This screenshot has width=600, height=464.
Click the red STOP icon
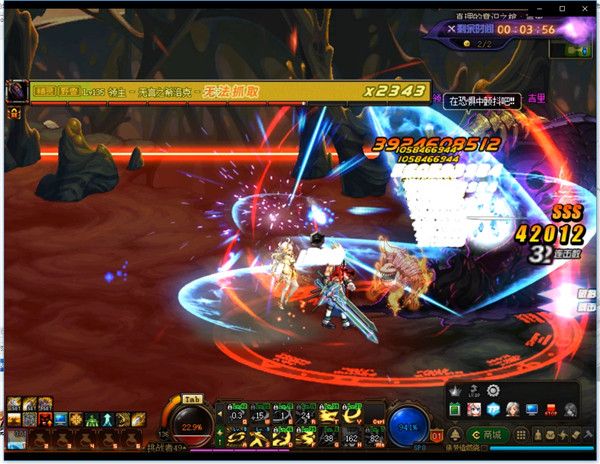coord(550,409)
